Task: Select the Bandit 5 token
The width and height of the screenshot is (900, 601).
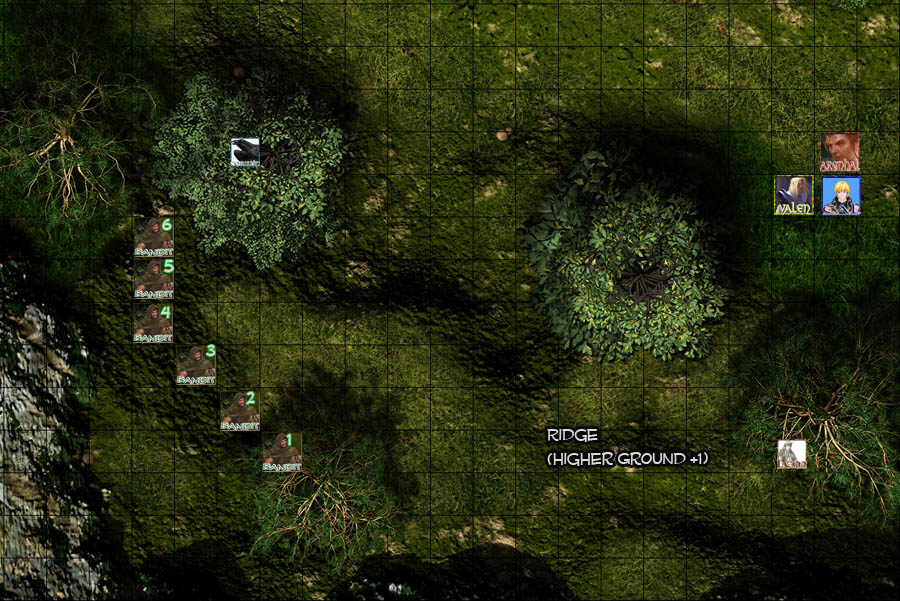Action: point(154,279)
